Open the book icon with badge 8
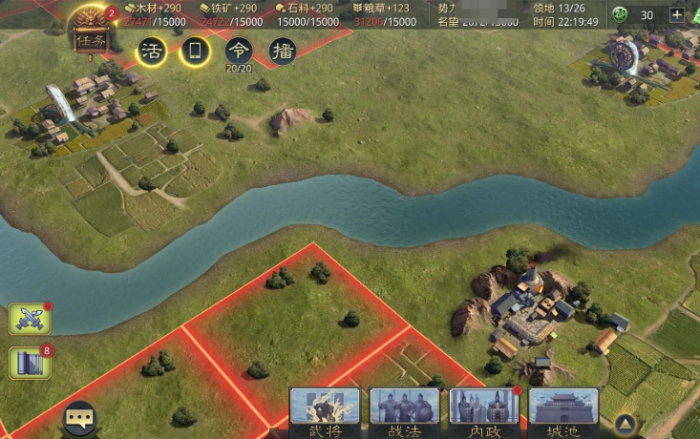700x439 pixels. tap(29, 363)
